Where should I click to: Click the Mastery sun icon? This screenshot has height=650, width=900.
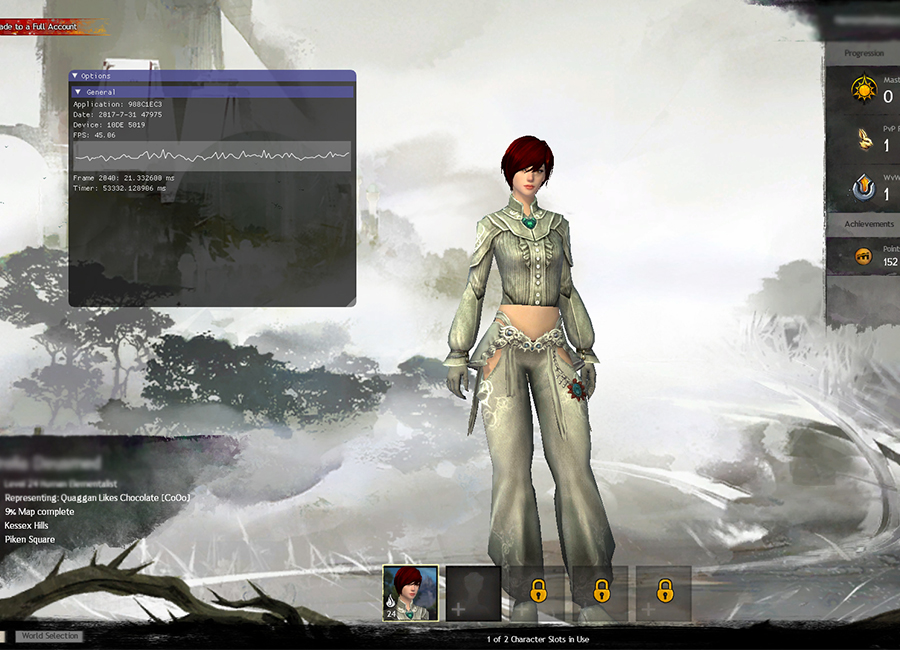pos(863,90)
